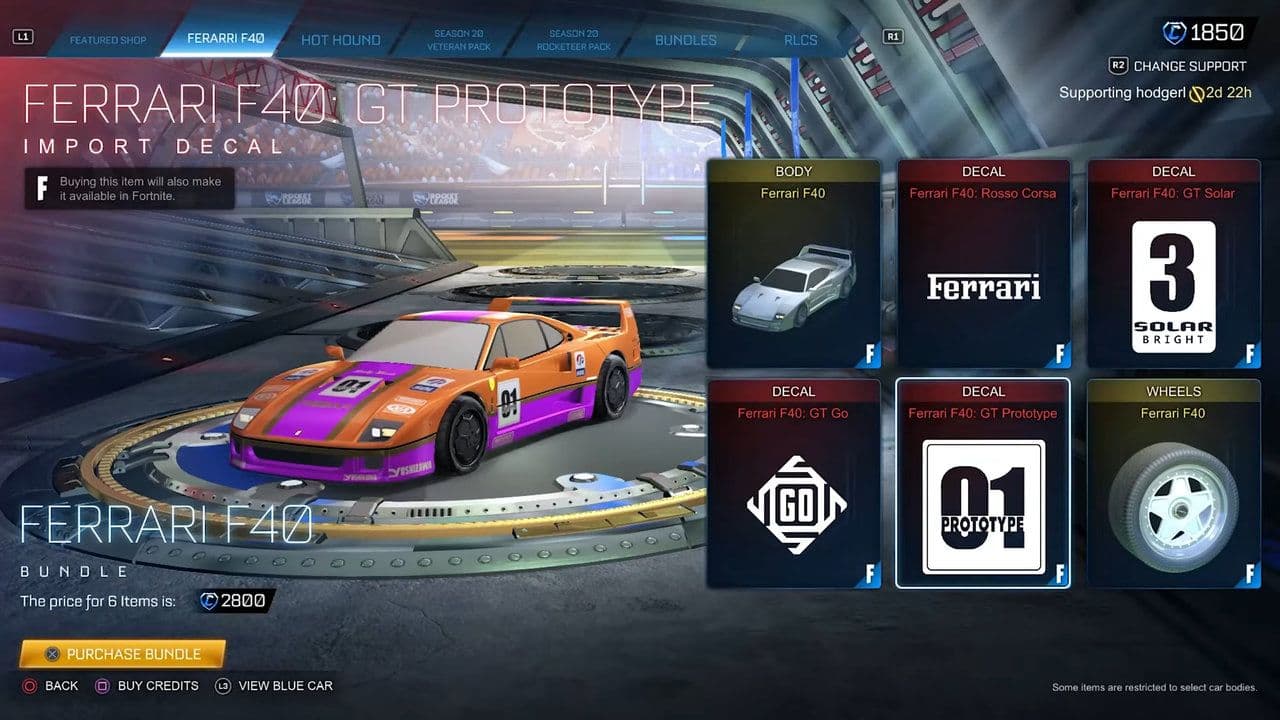
Task: Open the Hot Hound tab
Action: (341, 40)
